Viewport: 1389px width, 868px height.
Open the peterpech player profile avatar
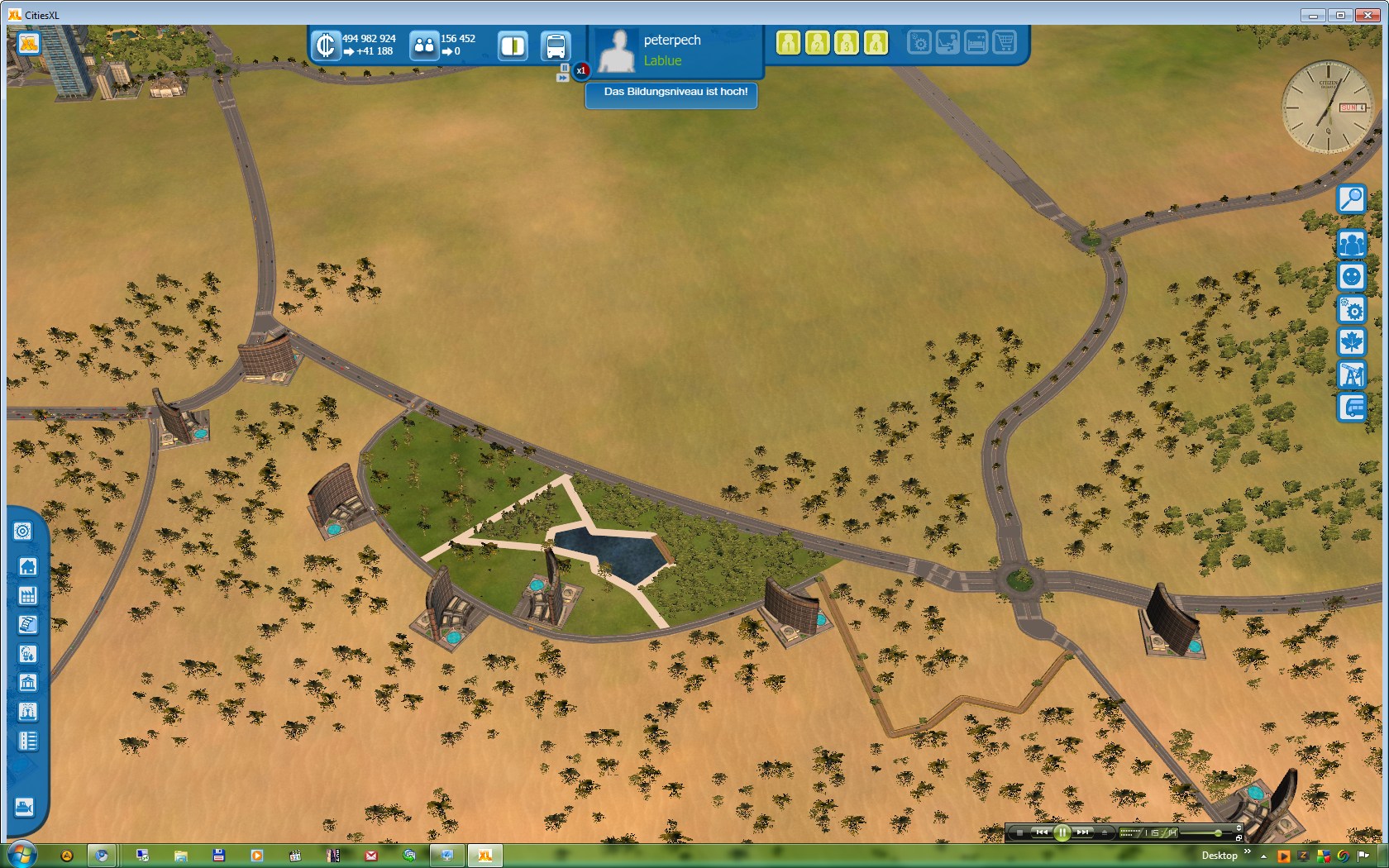tap(616, 50)
